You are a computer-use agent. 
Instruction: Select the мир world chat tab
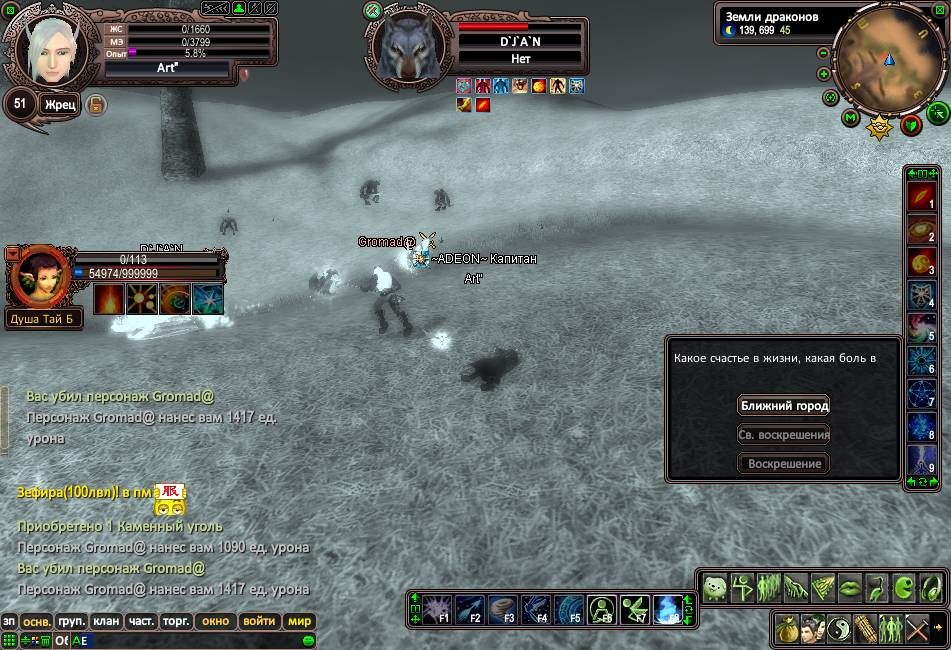pos(299,621)
